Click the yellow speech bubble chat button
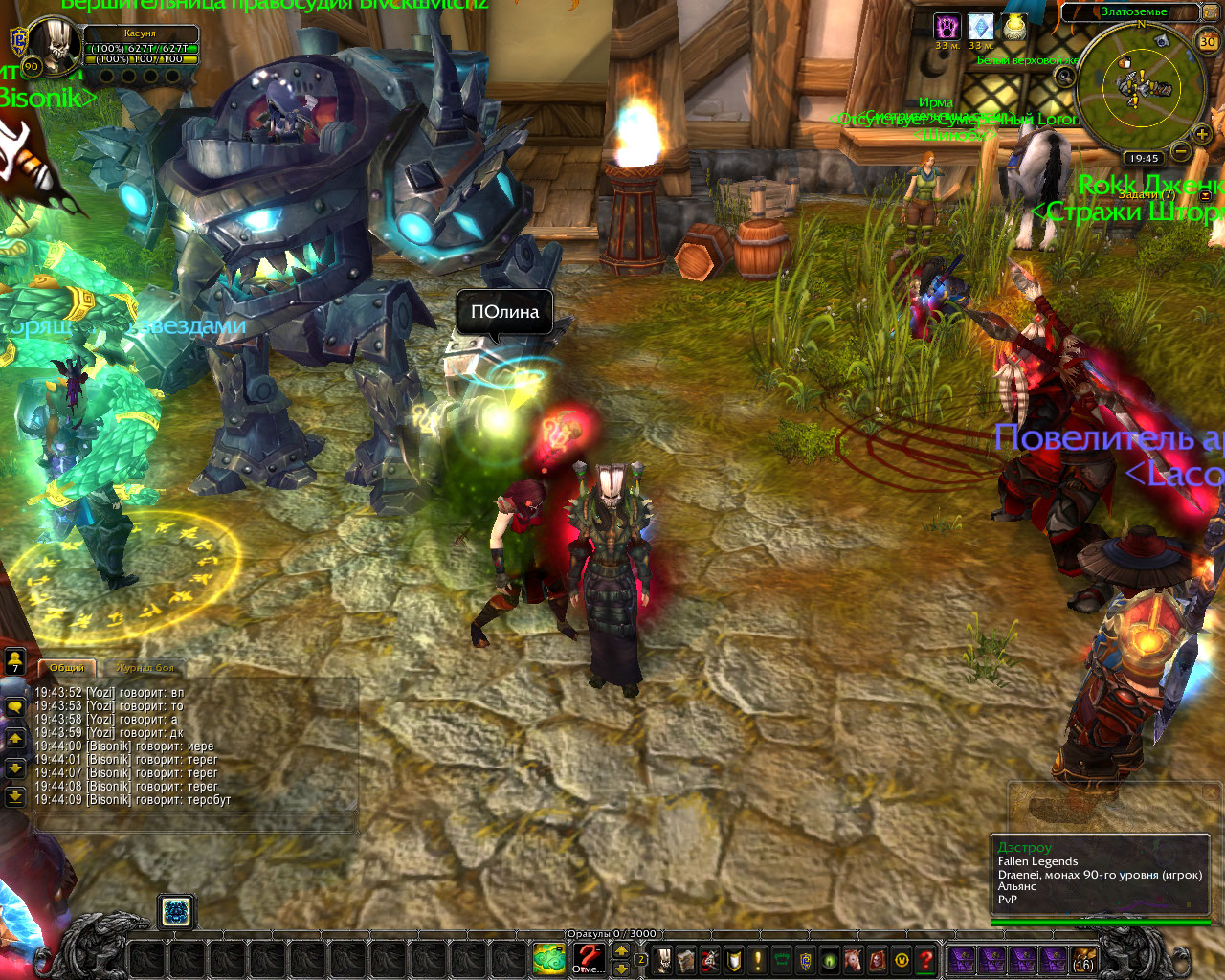Image resolution: width=1225 pixels, height=980 pixels. pos(15,708)
